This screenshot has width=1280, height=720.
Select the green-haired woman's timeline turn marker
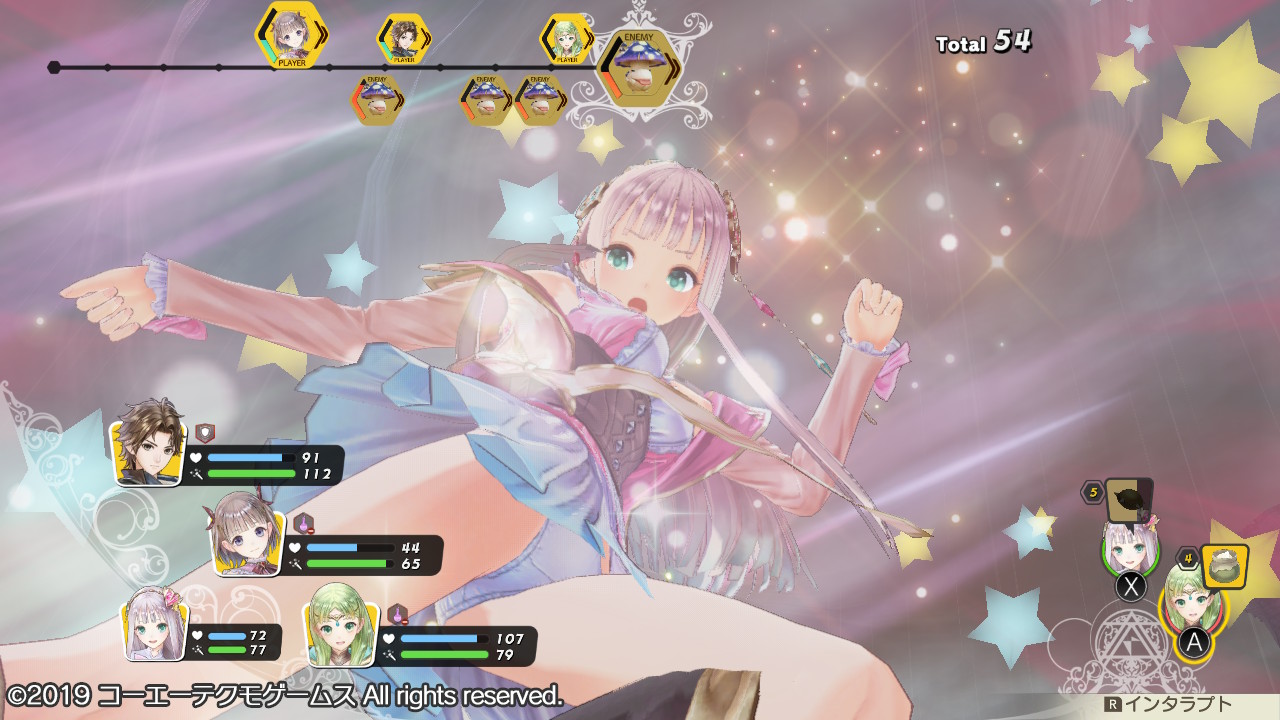567,39
